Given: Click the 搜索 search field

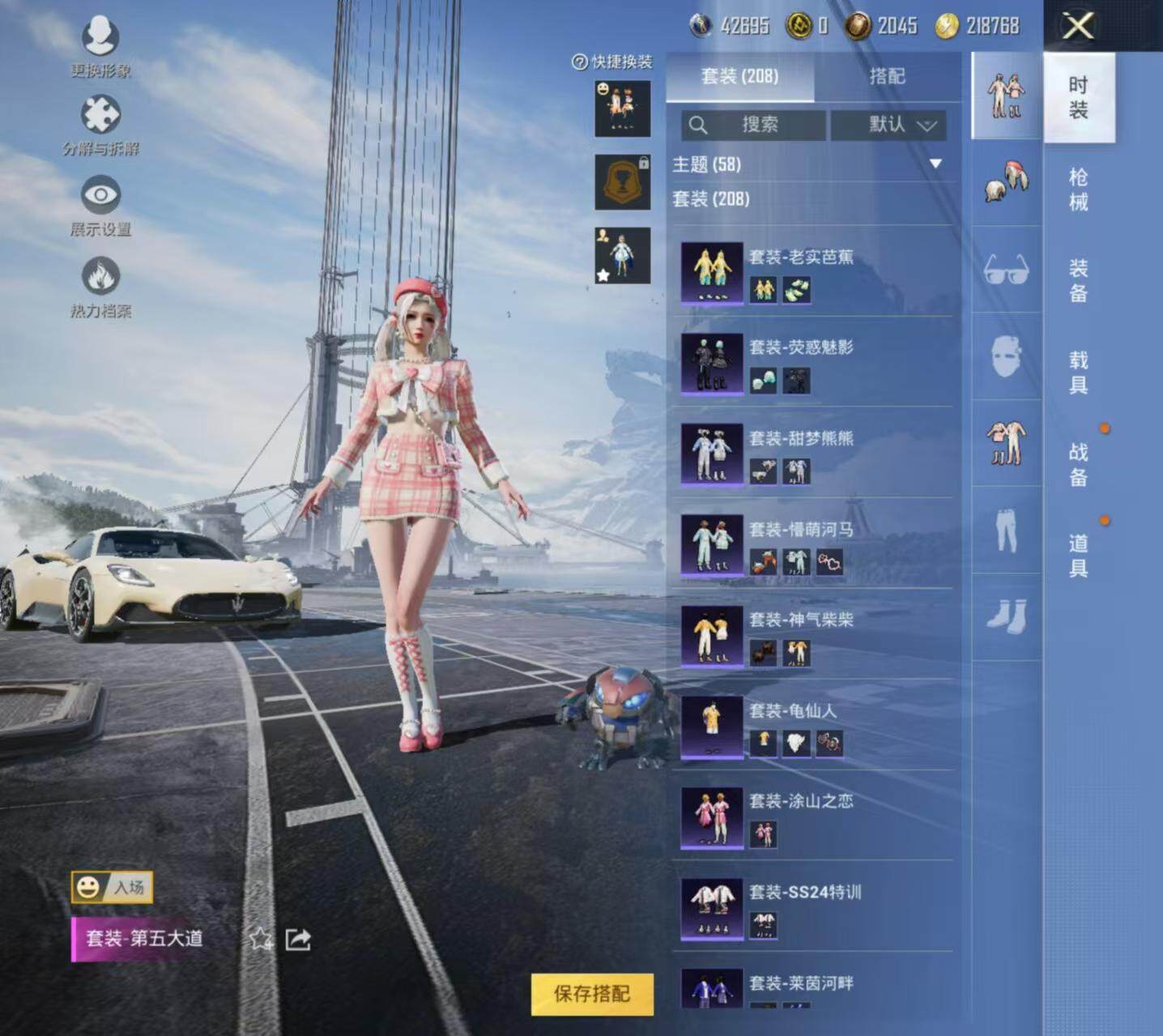Looking at the screenshot, I should [x=754, y=125].
